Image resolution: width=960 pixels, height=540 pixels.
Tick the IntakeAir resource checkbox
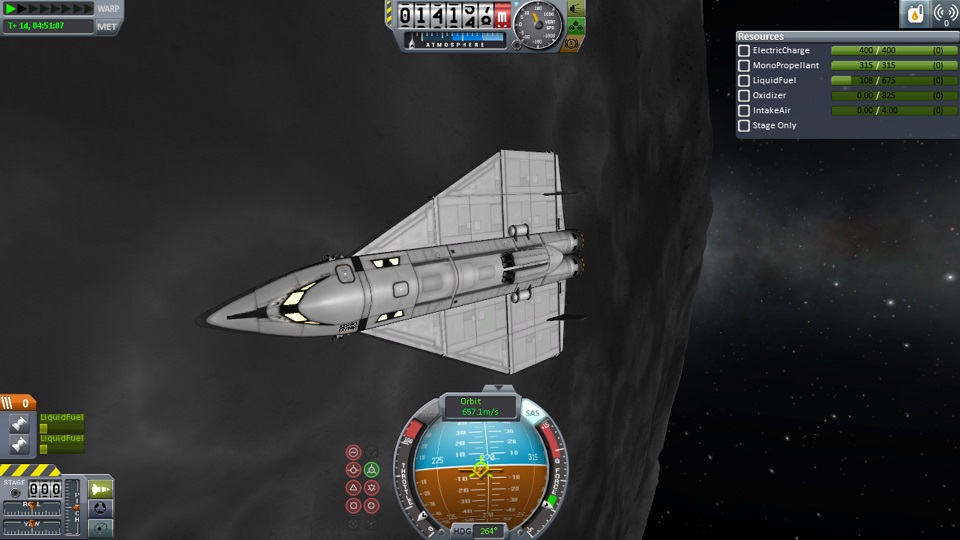(x=744, y=111)
